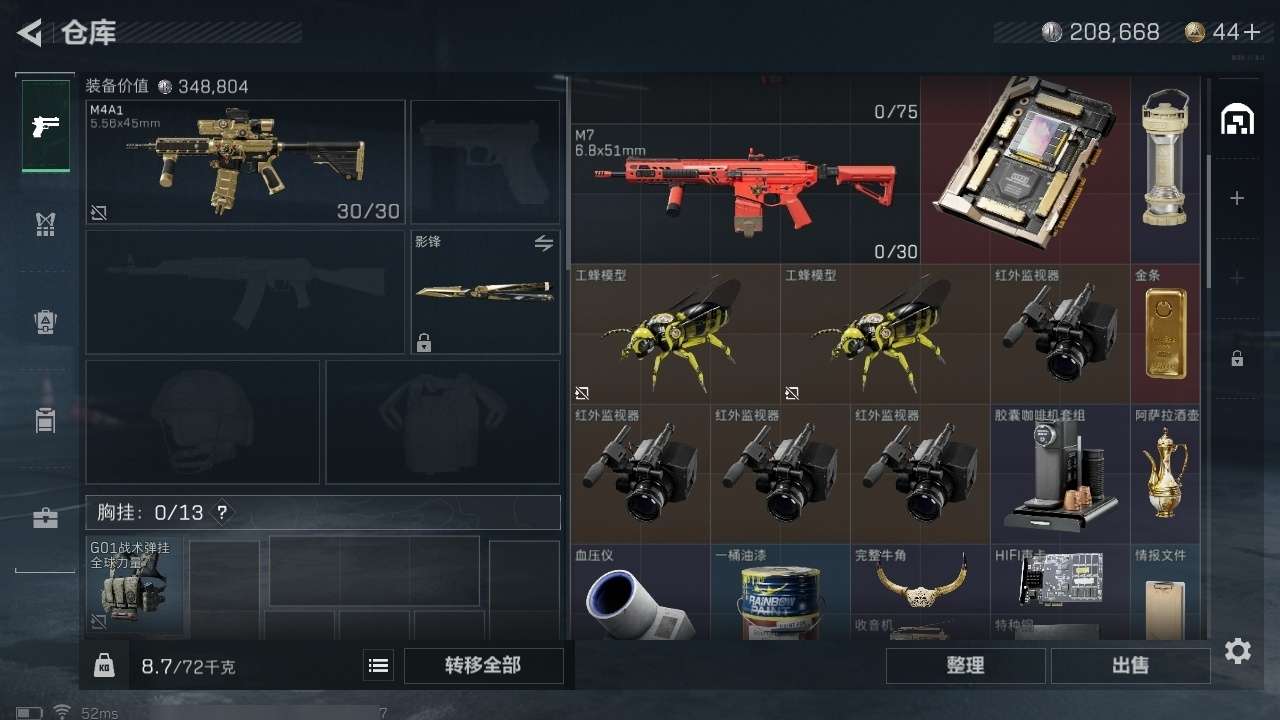Select the 血压仪 blood pressure monitor
This screenshot has height=720, width=1280.
(640, 595)
